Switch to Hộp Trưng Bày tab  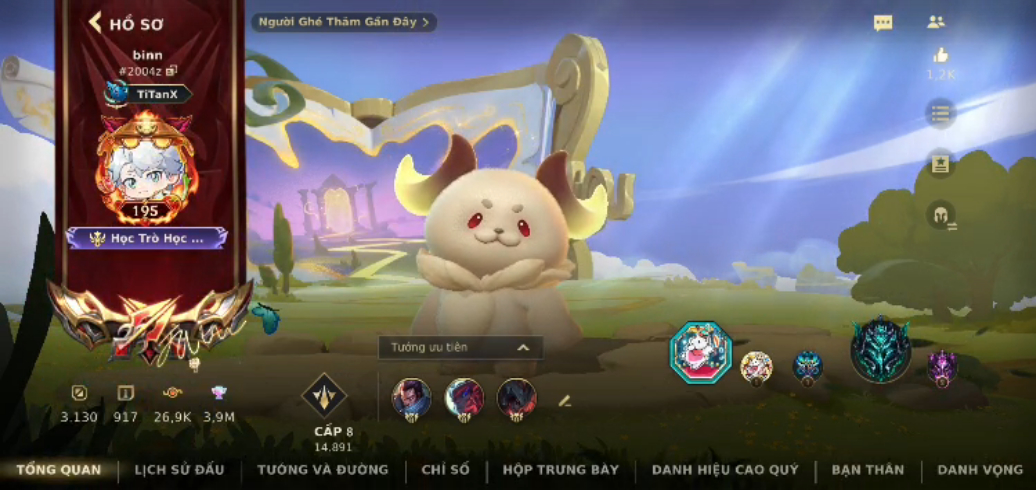(561, 469)
